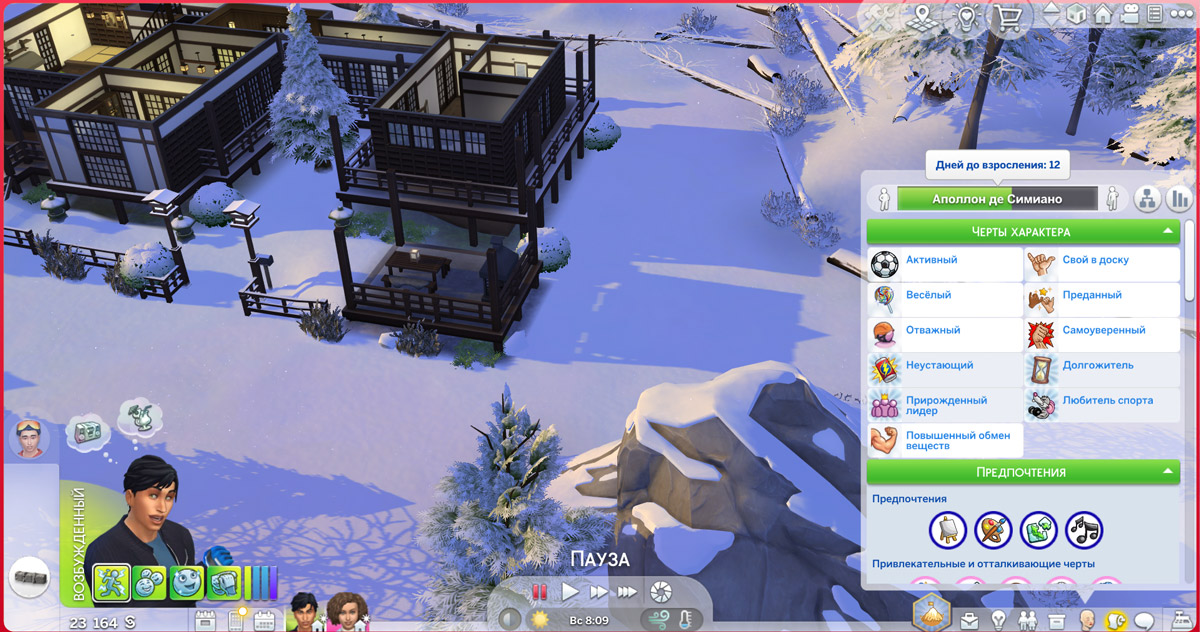Open the career briefcase panel
Viewport: 1200px width, 632px height.
[968, 621]
